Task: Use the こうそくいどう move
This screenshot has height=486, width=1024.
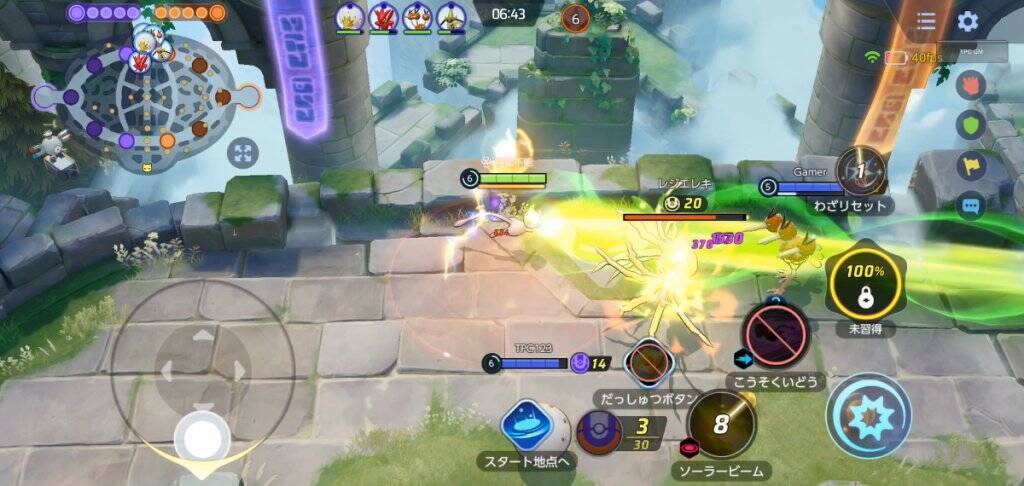Action: 775,336
